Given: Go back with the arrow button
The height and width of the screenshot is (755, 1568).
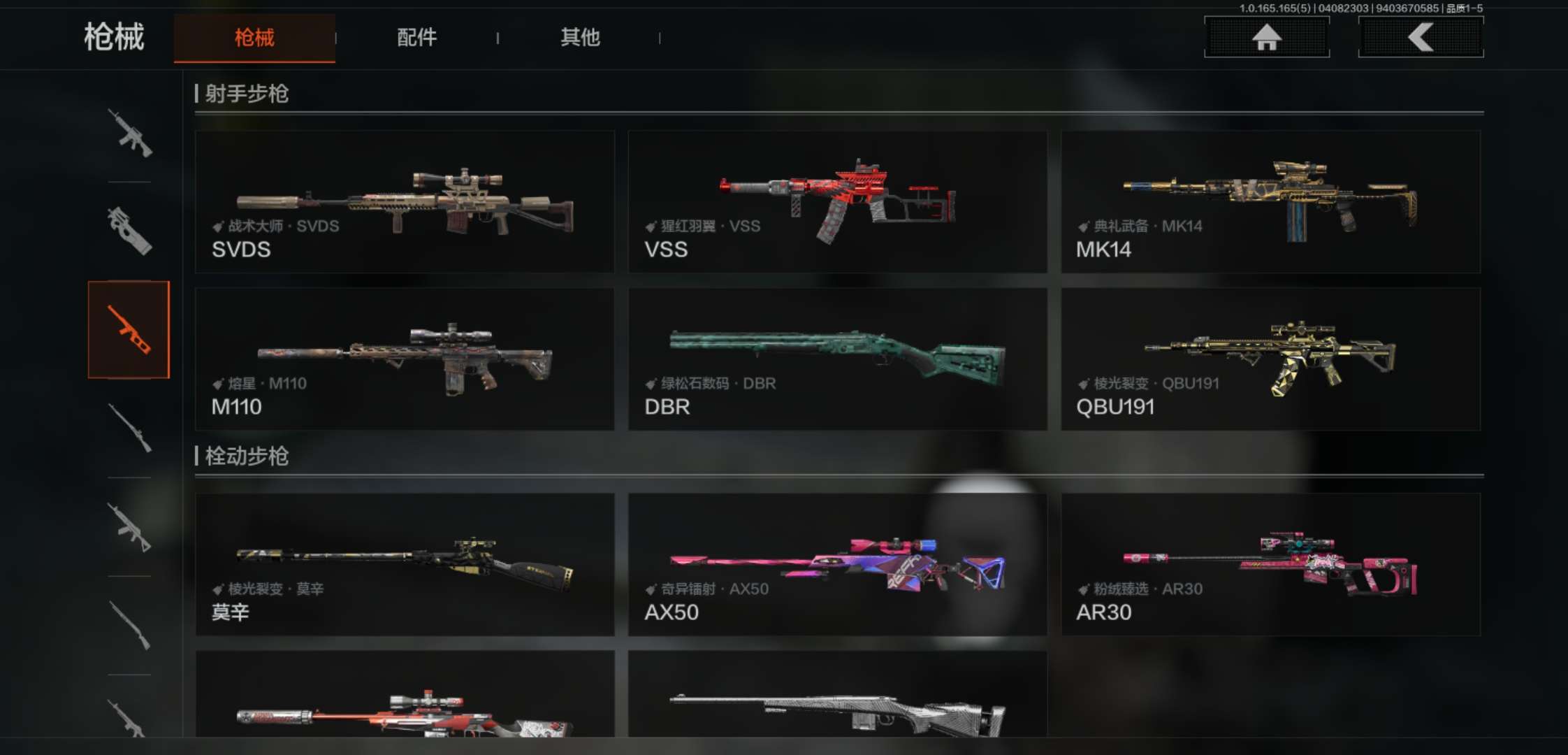Looking at the screenshot, I should tap(1421, 37).
